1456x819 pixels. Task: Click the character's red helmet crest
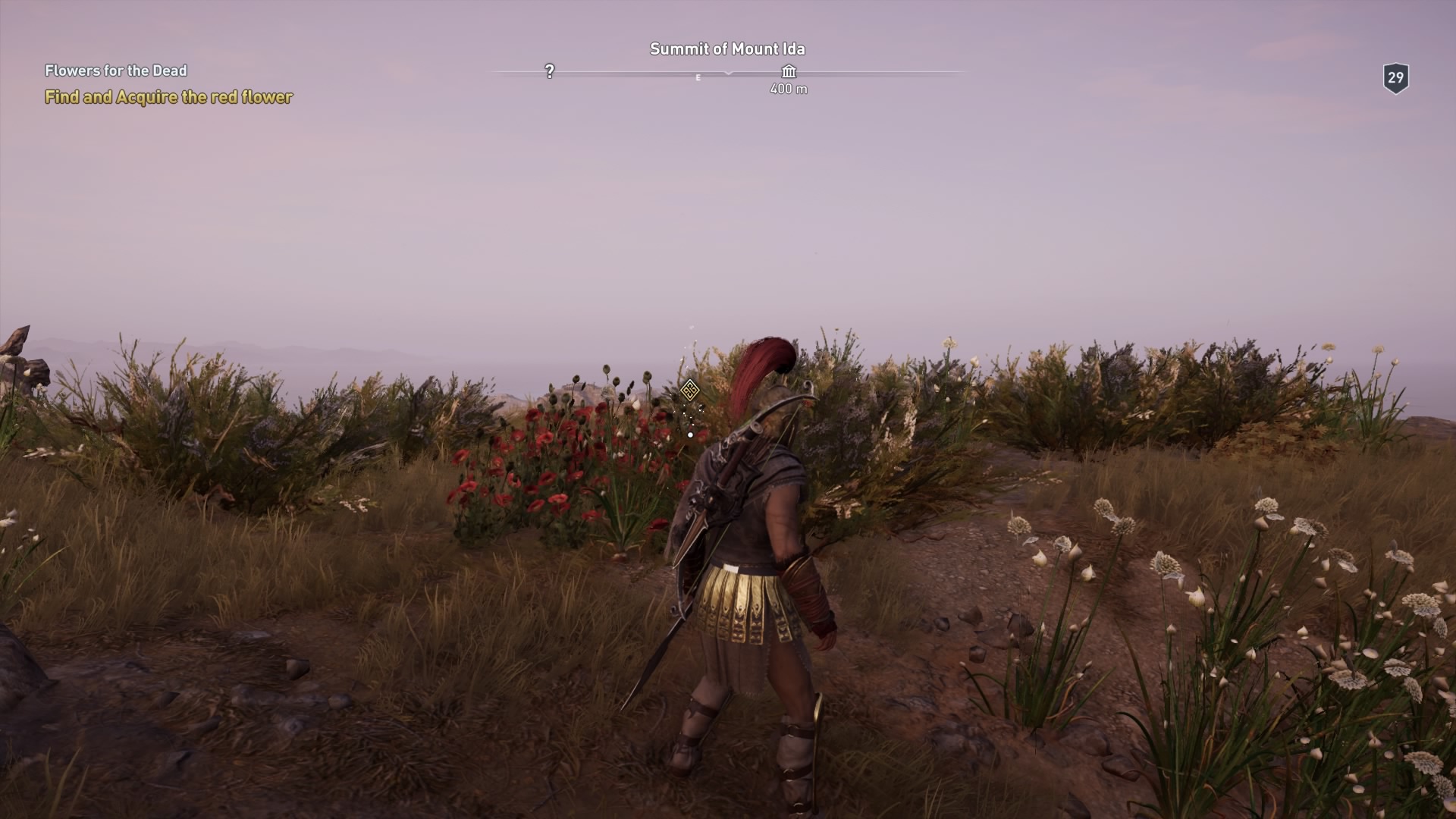click(766, 364)
